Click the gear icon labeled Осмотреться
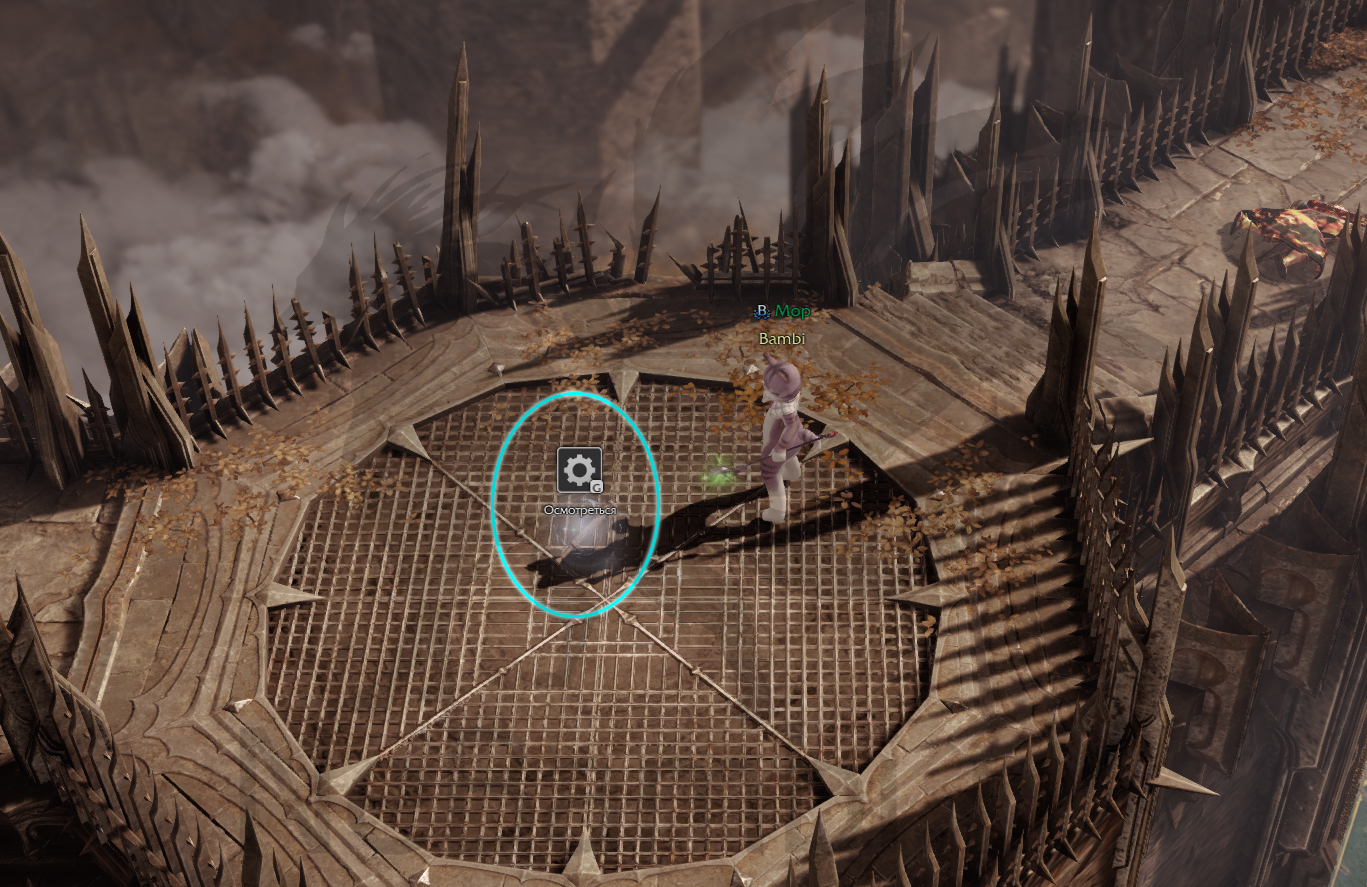 (579, 470)
